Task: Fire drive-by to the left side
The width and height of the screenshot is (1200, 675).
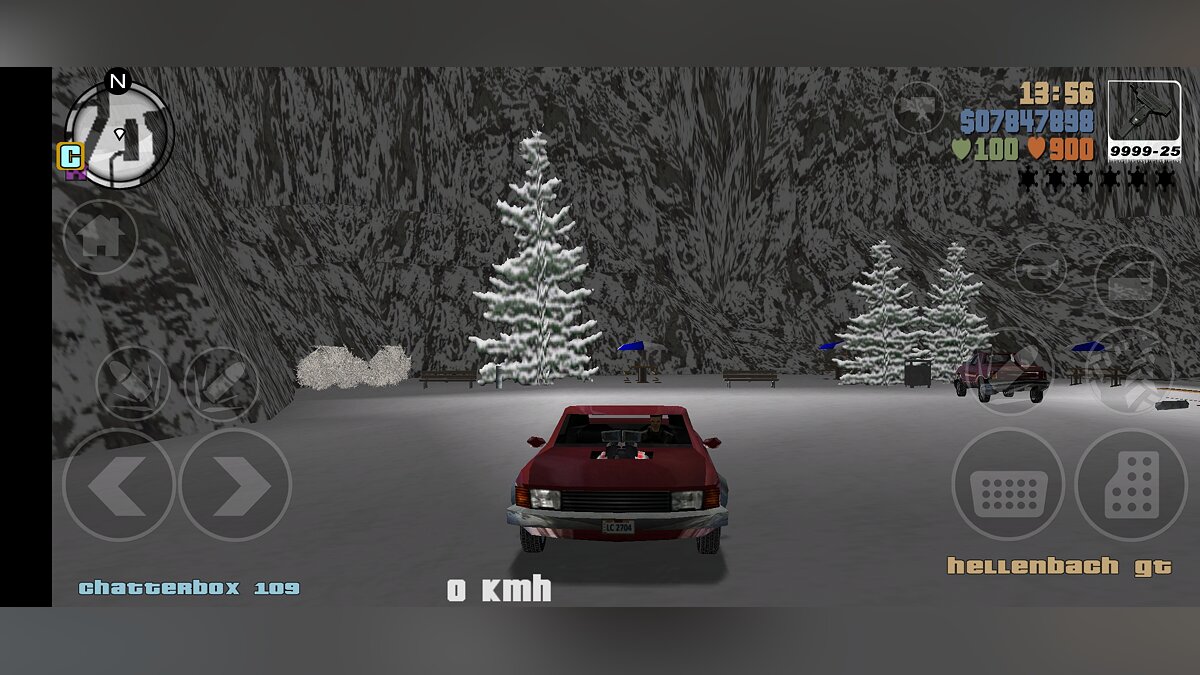Action: (x=133, y=383)
